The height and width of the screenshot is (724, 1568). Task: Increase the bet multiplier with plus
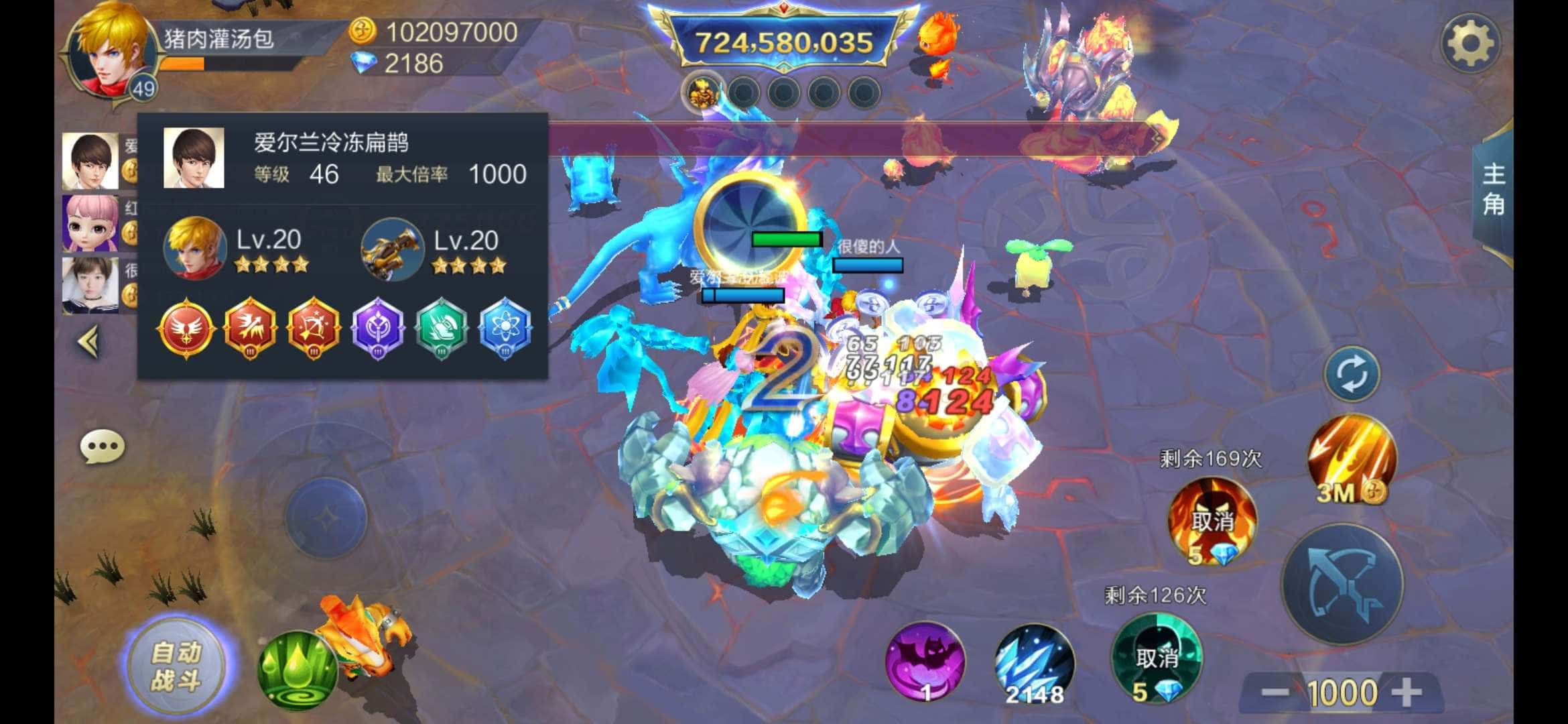point(1407,692)
